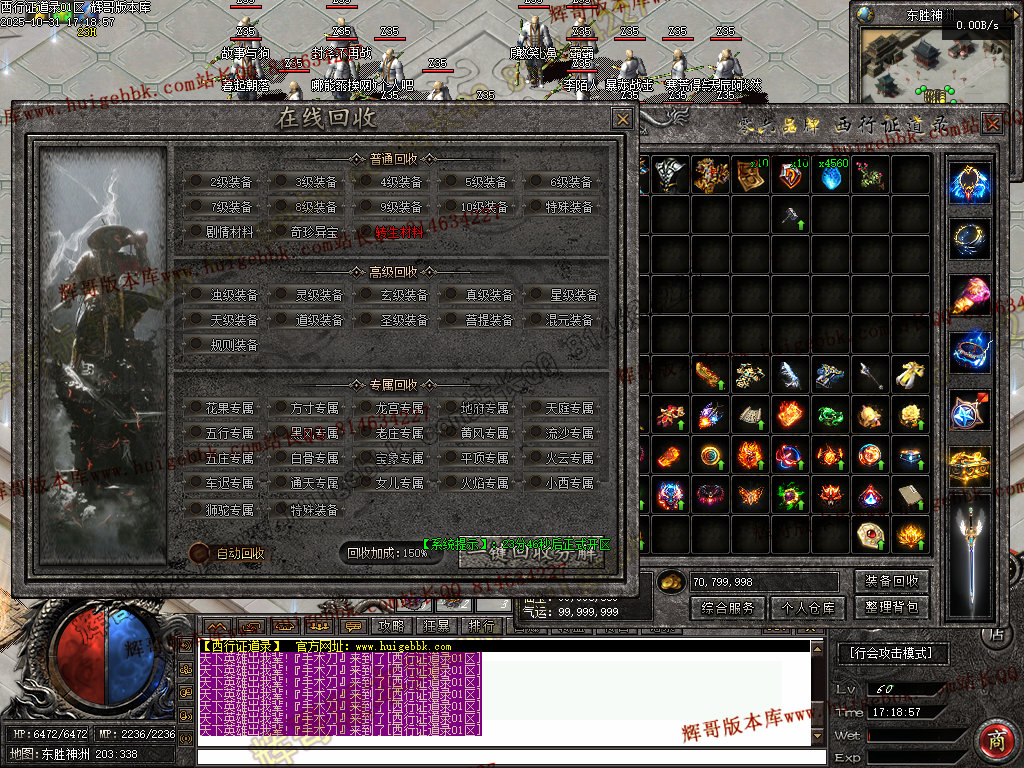The width and height of the screenshot is (1024, 768).
Task: Close the inventory bag panel
Action: pyautogui.click(x=992, y=123)
